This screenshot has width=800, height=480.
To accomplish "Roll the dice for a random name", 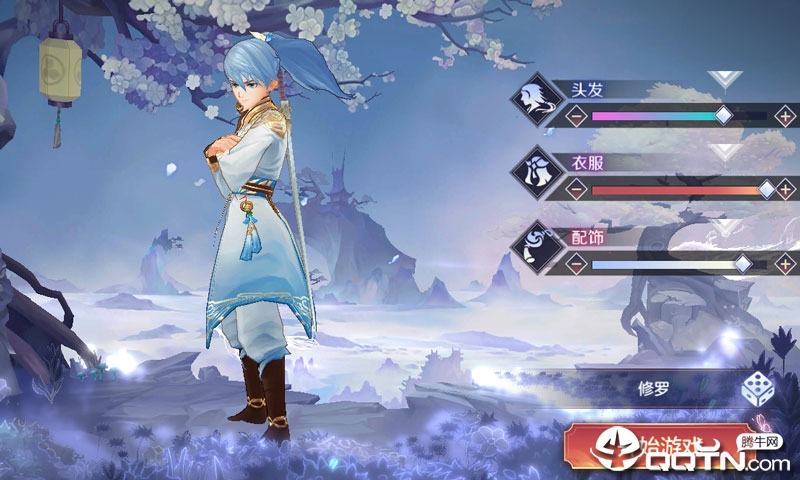I will click(x=756, y=388).
